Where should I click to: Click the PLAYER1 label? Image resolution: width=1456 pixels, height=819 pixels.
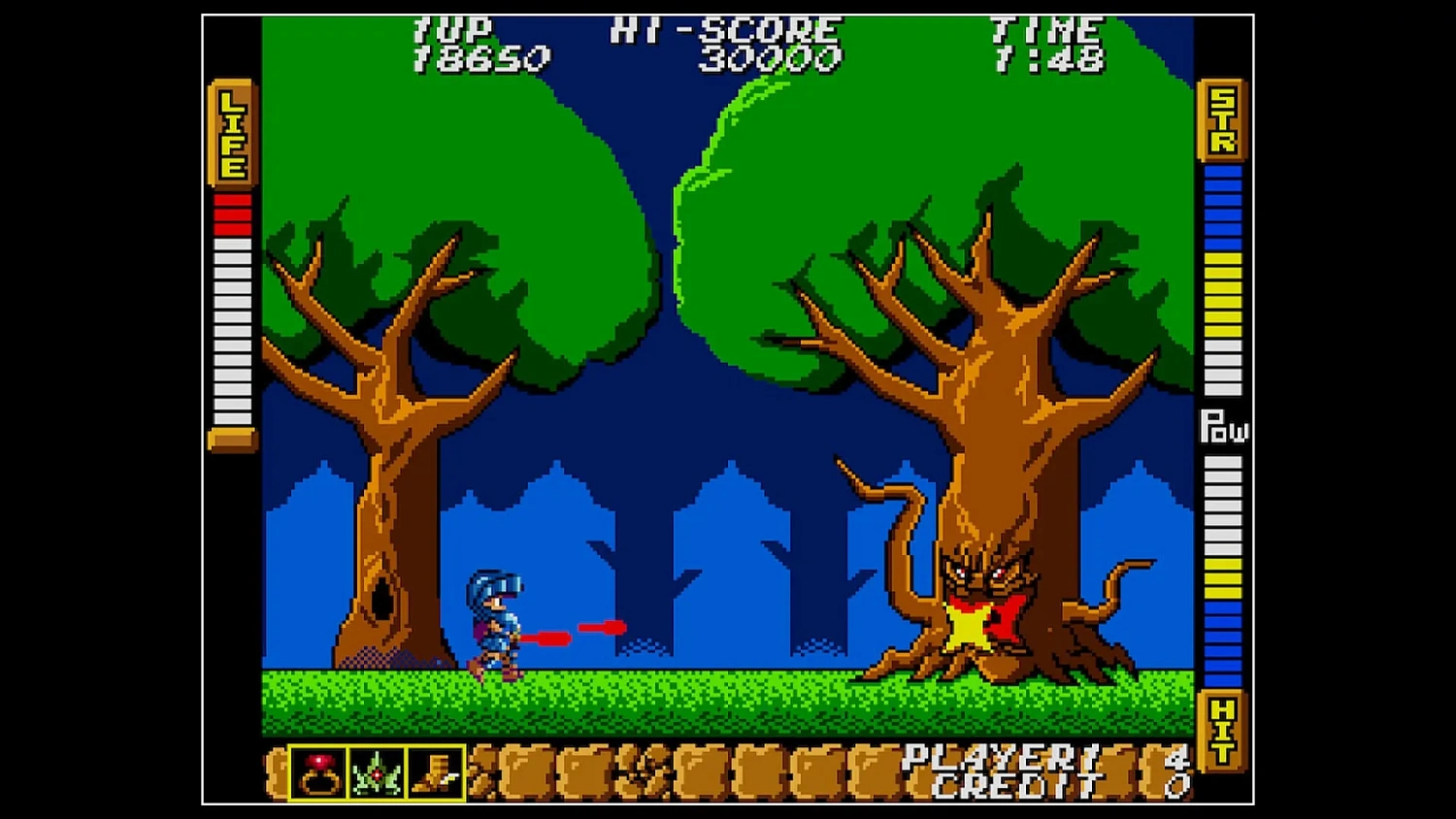coord(990,757)
